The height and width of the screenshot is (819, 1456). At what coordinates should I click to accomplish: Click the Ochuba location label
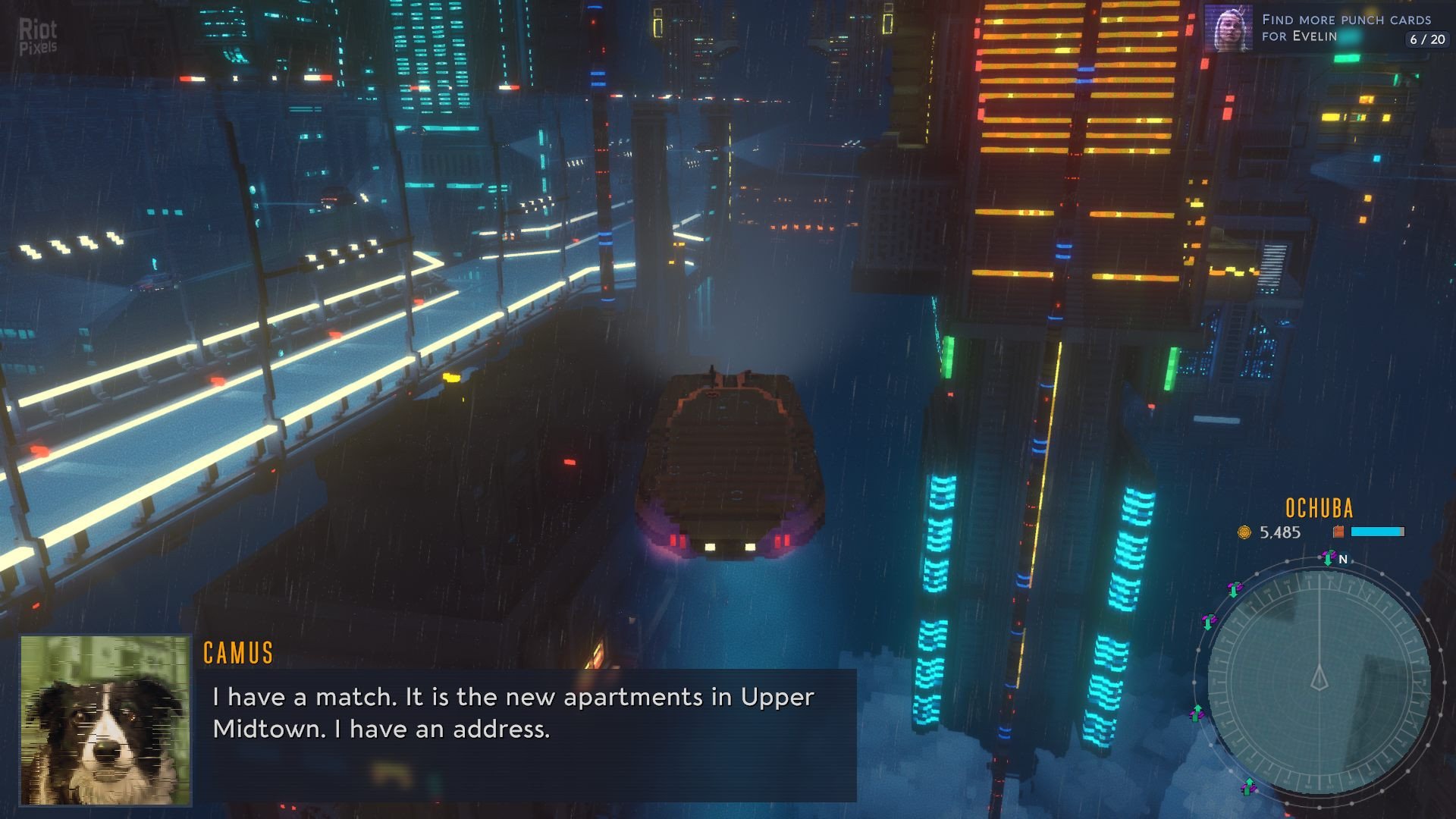(1319, 508)
